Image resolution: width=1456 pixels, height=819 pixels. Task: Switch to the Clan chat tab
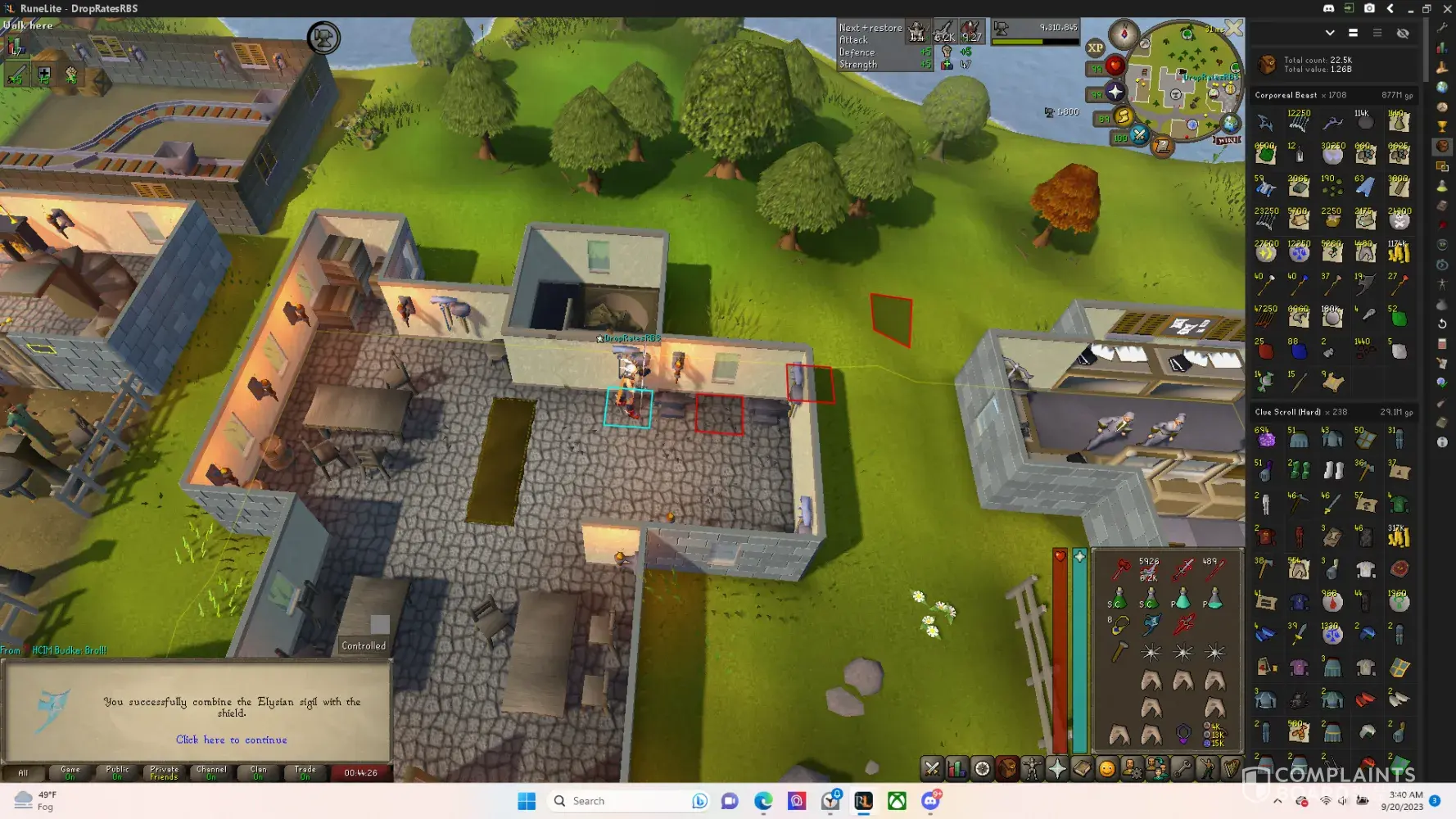(x=258, y=772)
